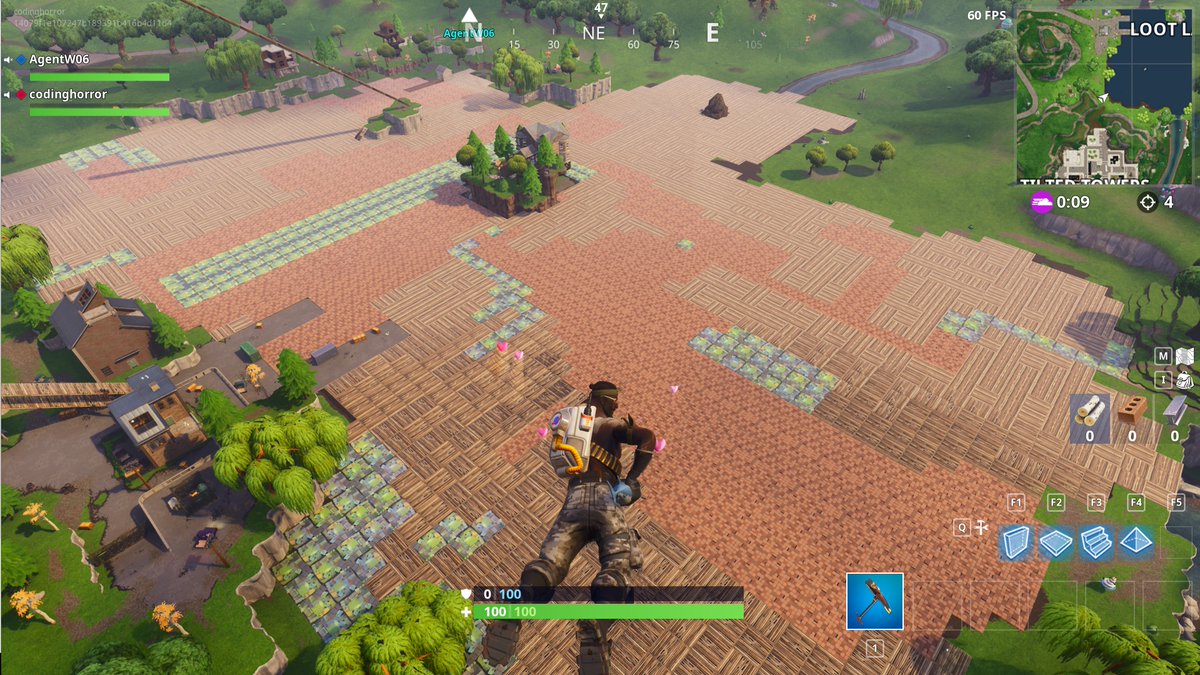1200x675 pixels.
Task: Choose the pyramid roof building piece
Action: point(1136,541)
